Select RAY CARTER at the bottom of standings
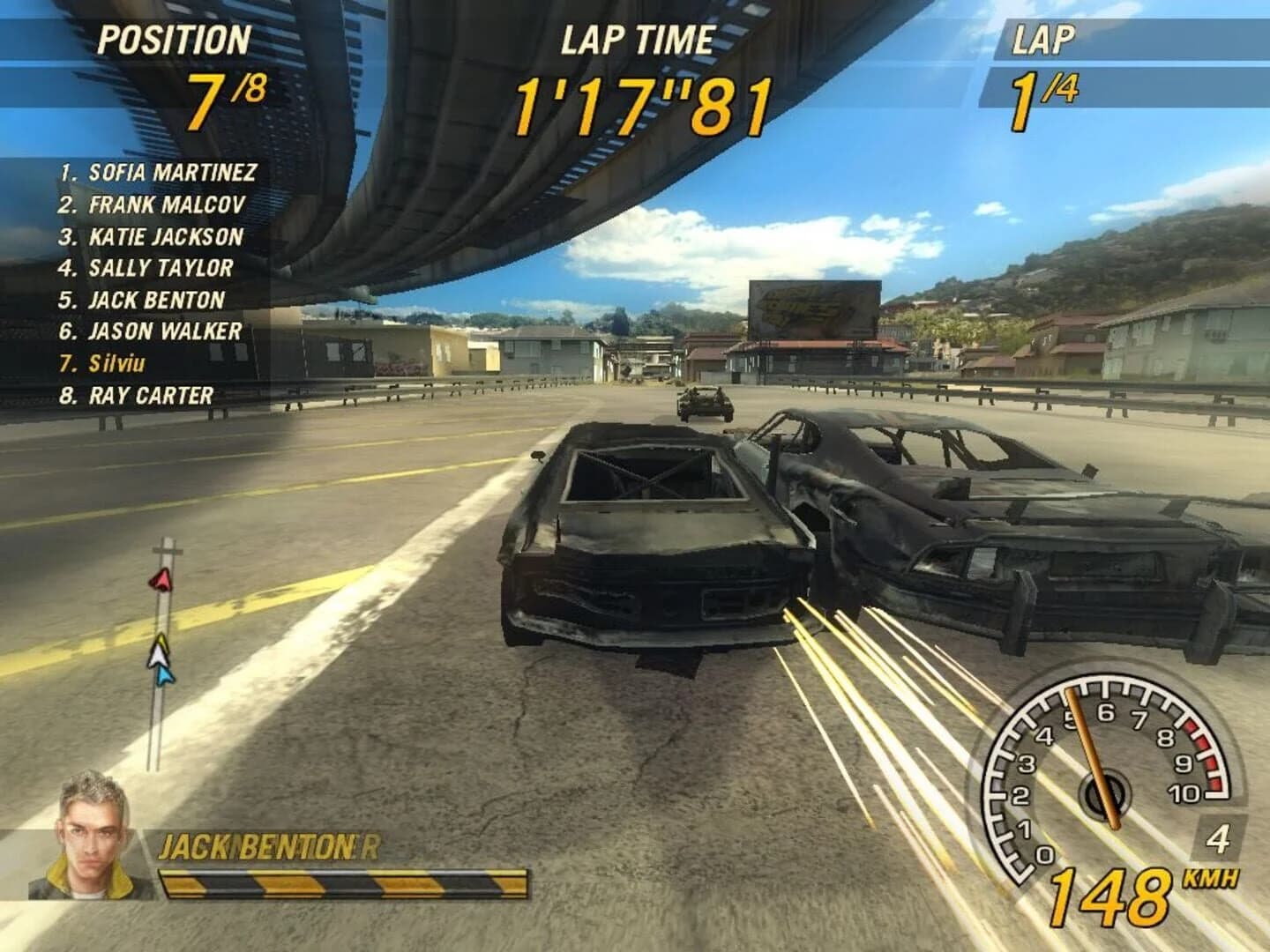The height and width of the screenshot is (952, 1270). (x=137, y=394)
